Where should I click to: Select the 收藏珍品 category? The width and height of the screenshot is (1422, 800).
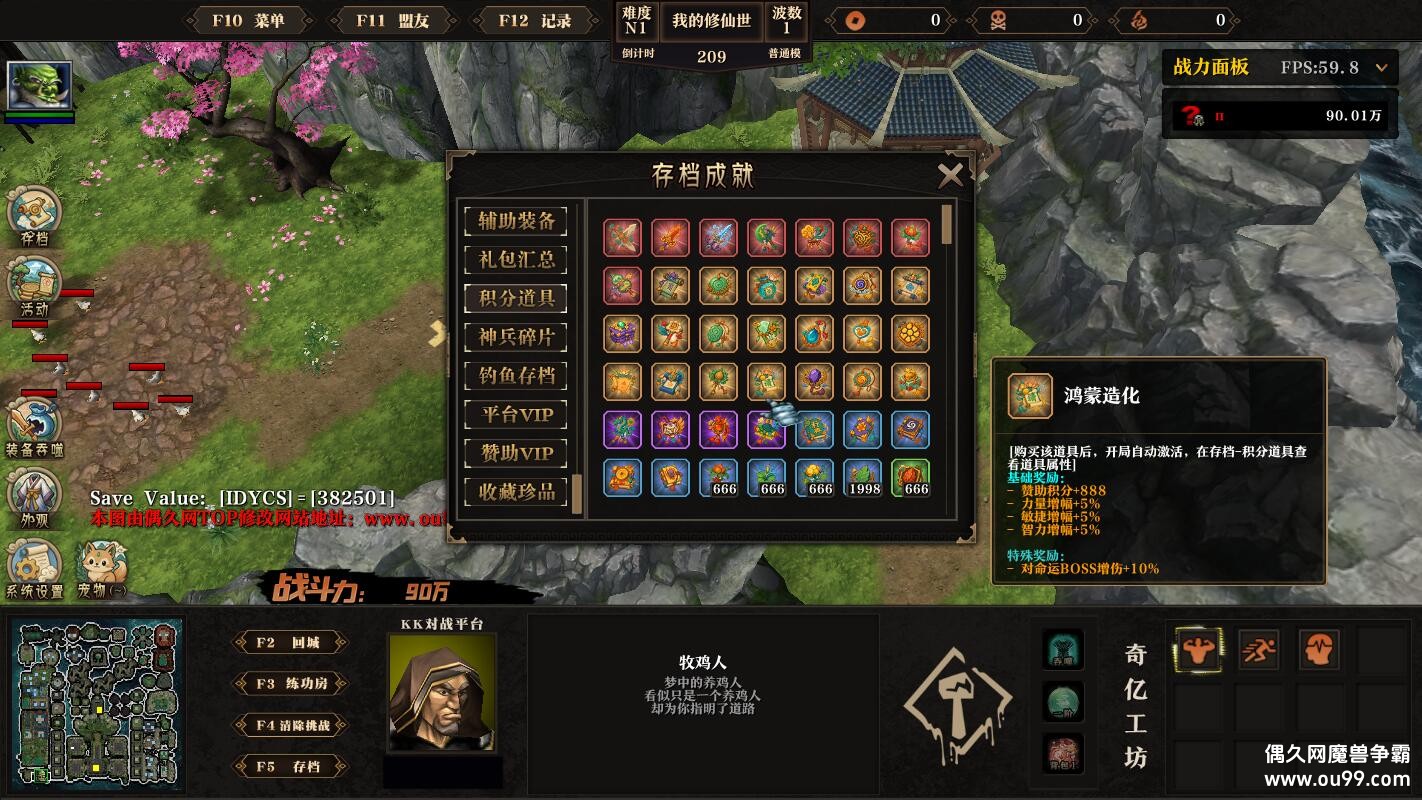(x=516, y=491)
